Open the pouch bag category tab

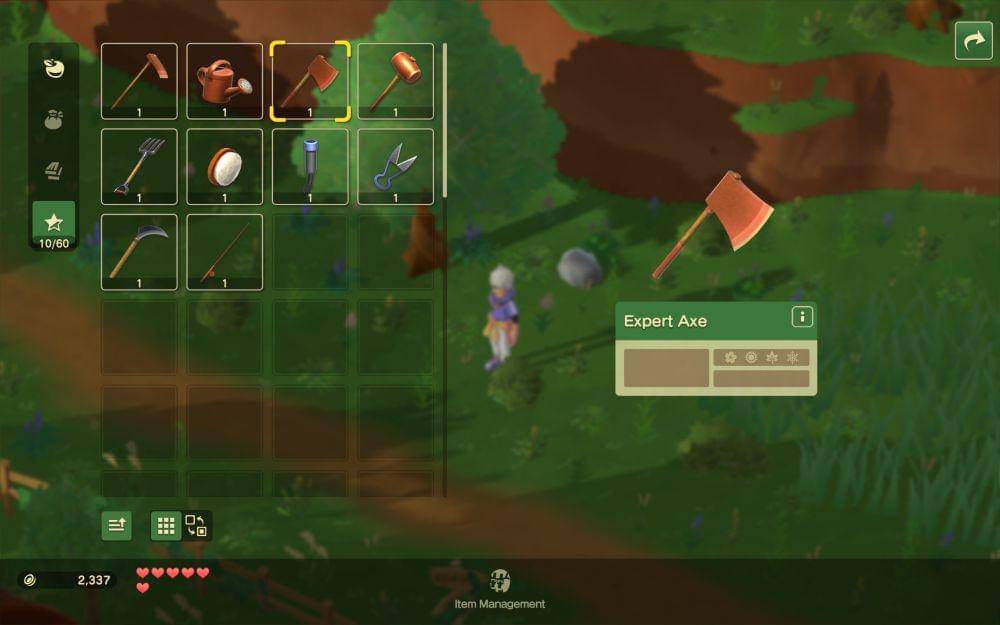[54, 119]
